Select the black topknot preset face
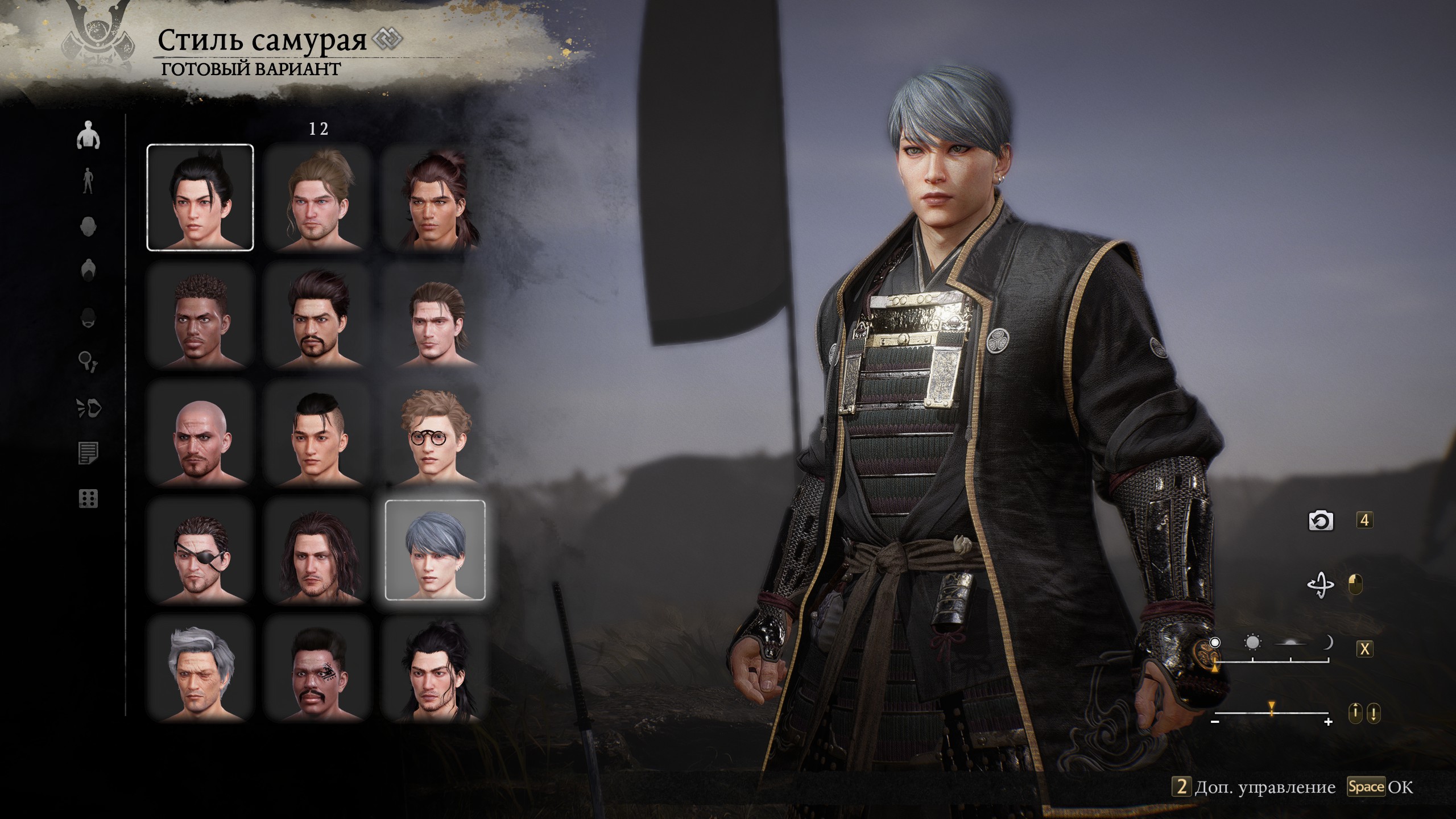Viewport: 1456px width, 819px height. click(200, 197)
